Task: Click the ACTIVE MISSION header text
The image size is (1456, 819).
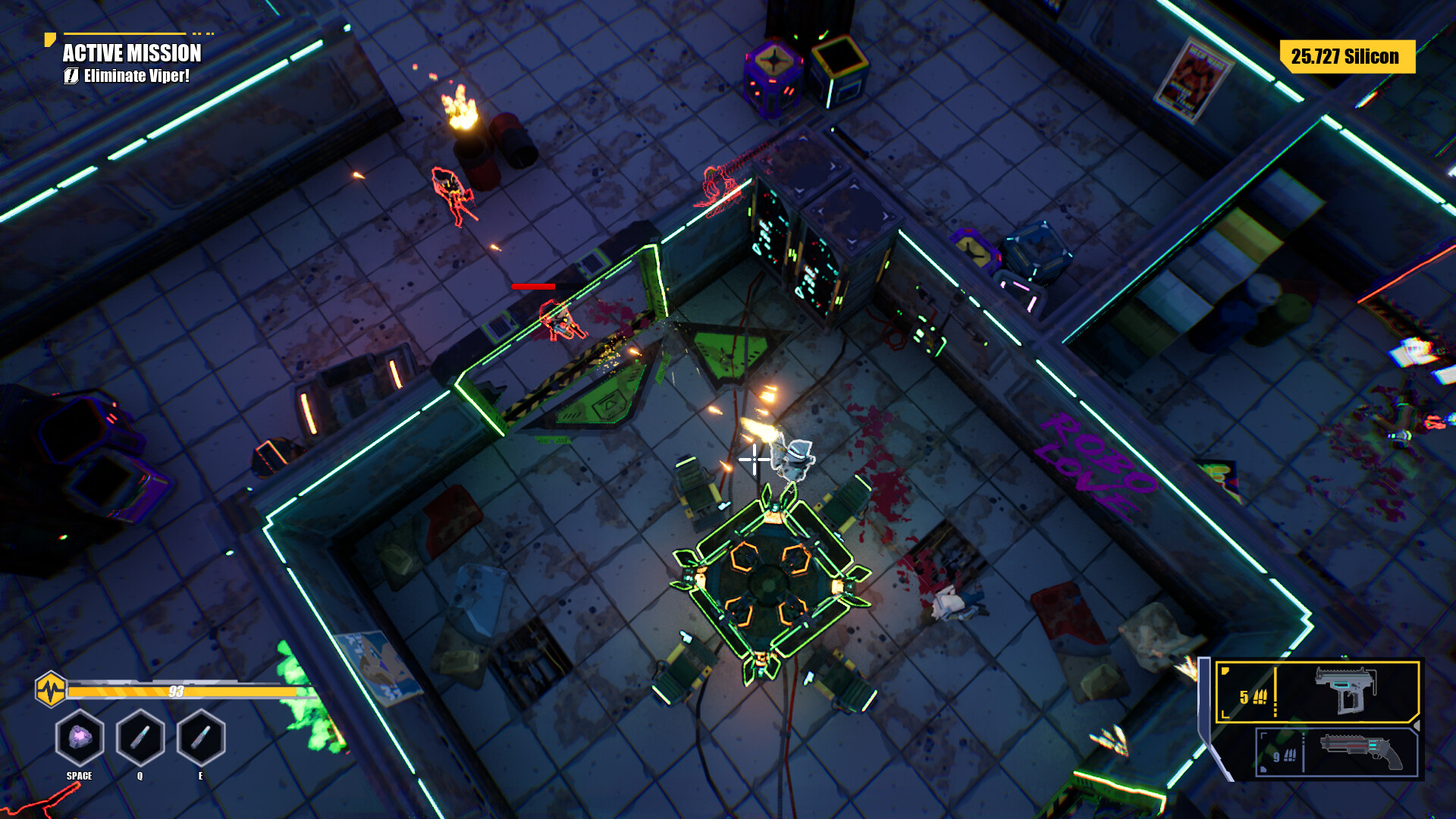Action: coord(130,54)
